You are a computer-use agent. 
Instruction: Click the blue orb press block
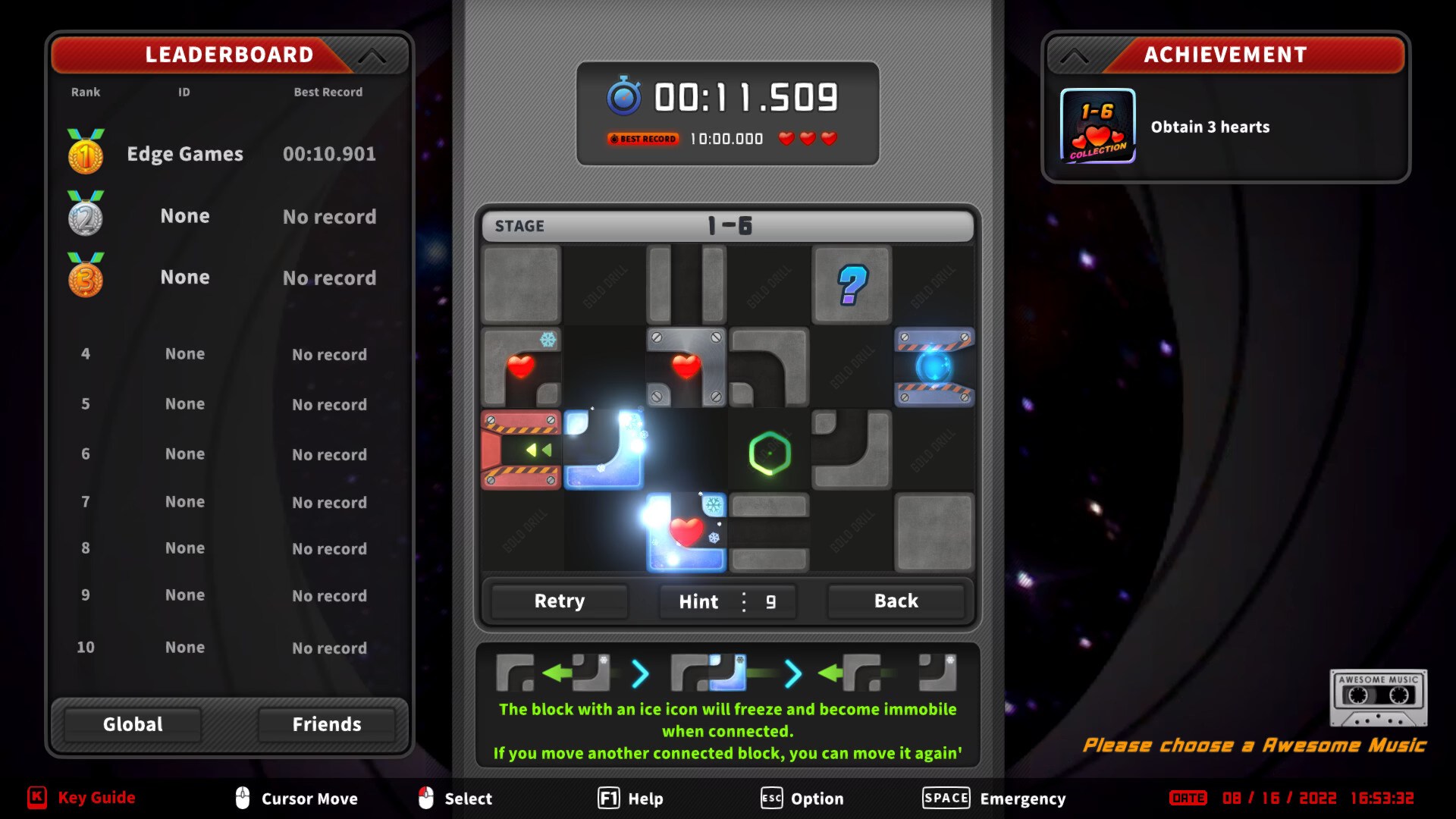(x=934, y=368)
